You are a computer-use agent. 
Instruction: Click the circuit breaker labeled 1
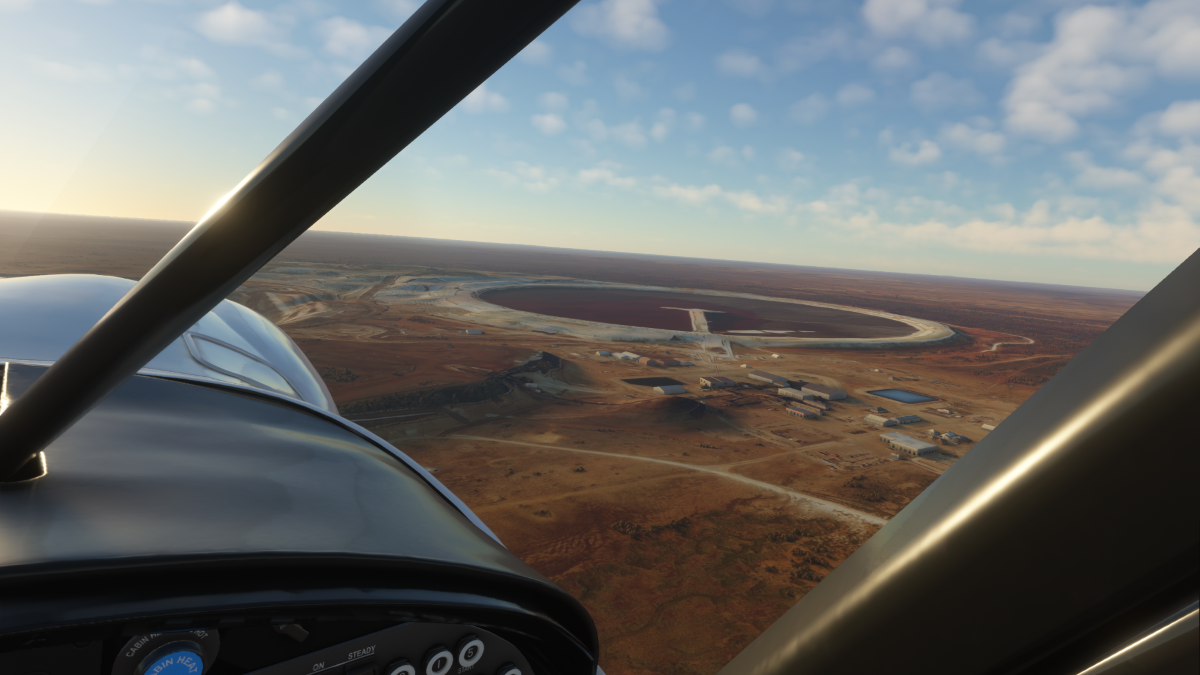[438, 662]
